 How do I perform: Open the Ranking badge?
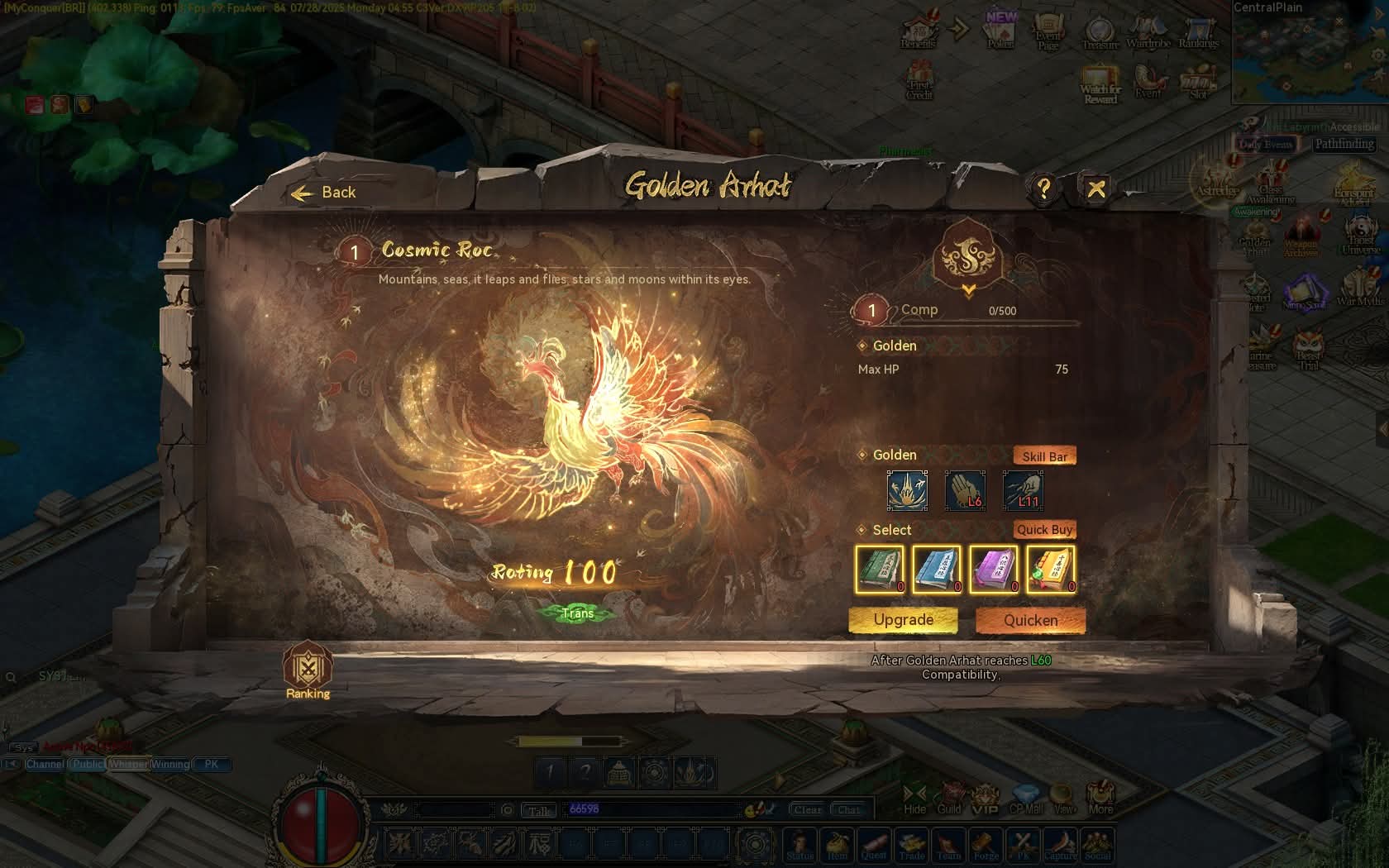click(x=308, y=670)
